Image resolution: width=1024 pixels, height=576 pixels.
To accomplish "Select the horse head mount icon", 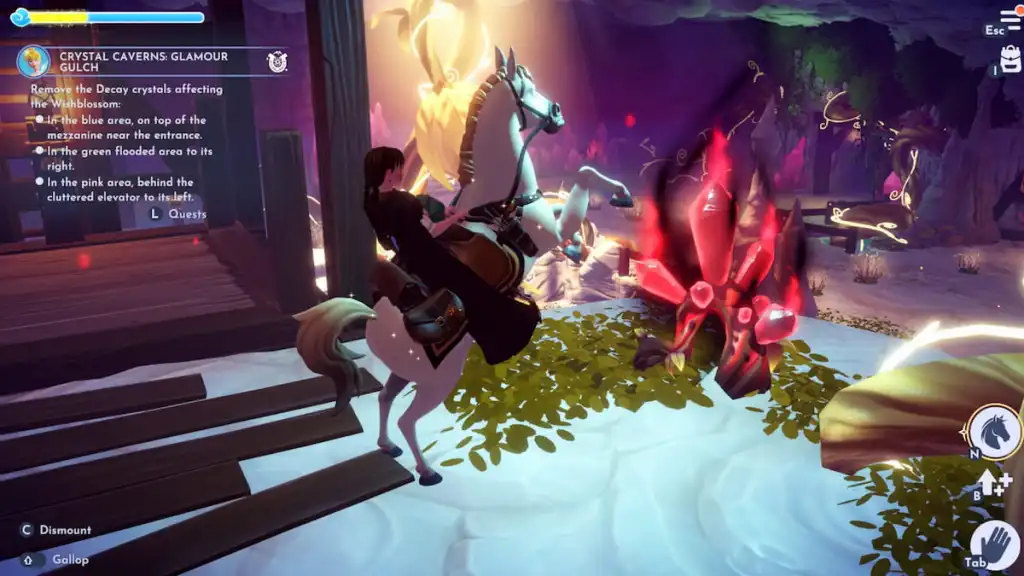I will tap(994, 431).
